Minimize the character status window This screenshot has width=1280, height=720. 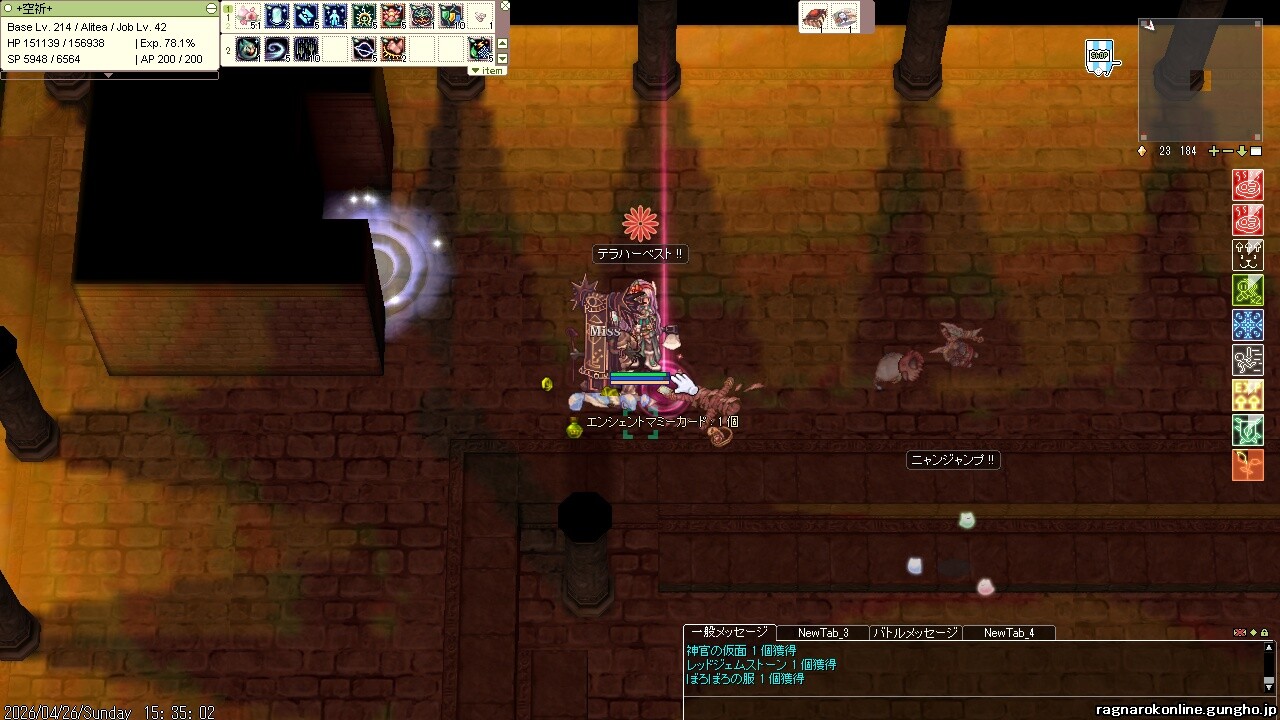[211, 8]
